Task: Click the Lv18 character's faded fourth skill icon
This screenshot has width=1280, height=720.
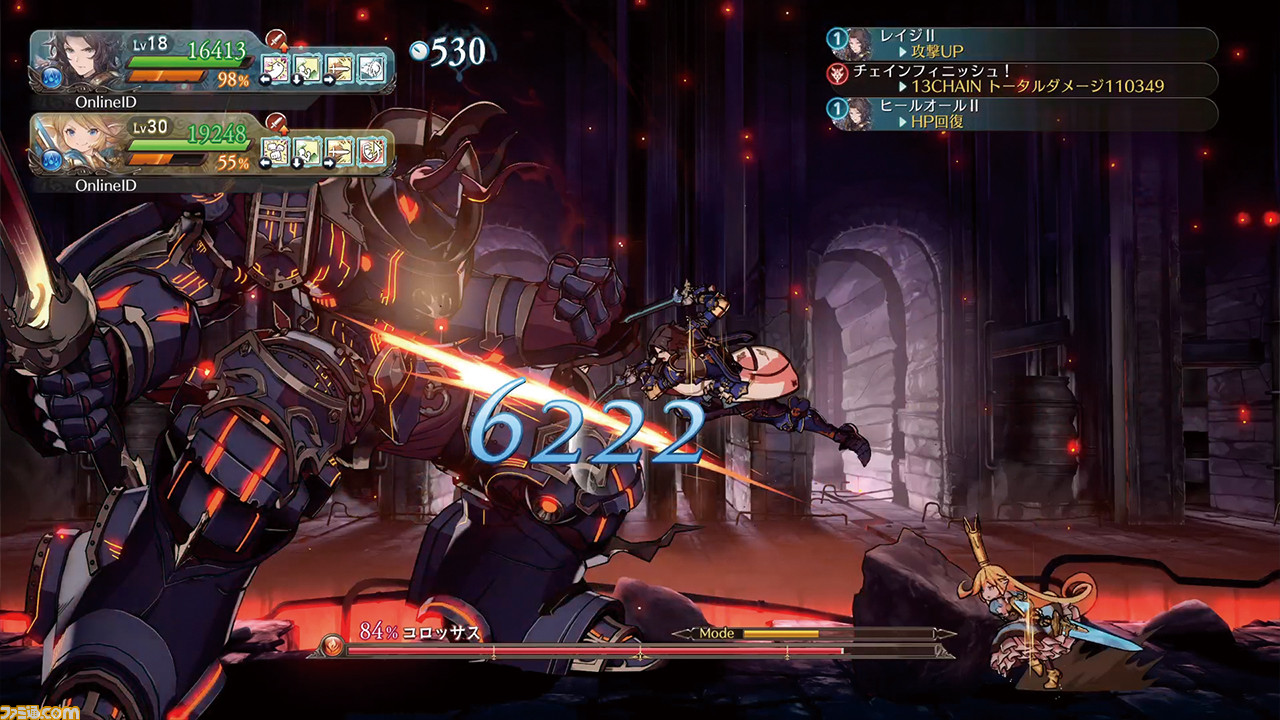Action: (x=372, y=68)
